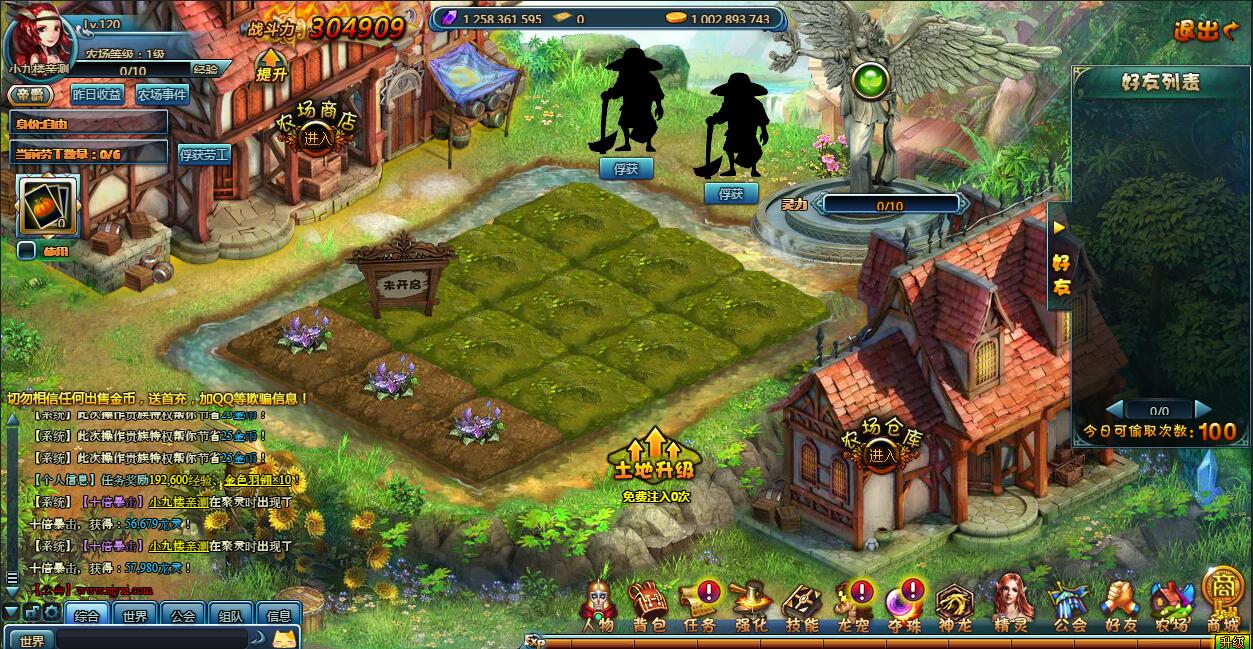Image resolution: width=1253 pixels, height=649 pixels.
Task: Toggle the 使用 checkbox under the seed card
Action: coord(27,250)
